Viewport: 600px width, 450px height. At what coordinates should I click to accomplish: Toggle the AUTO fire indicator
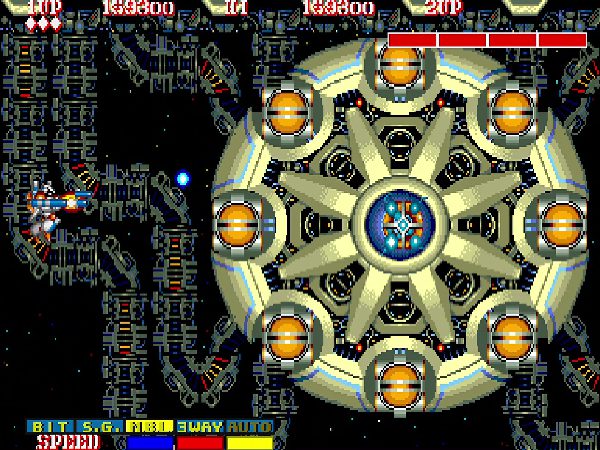tap(250, 426)
